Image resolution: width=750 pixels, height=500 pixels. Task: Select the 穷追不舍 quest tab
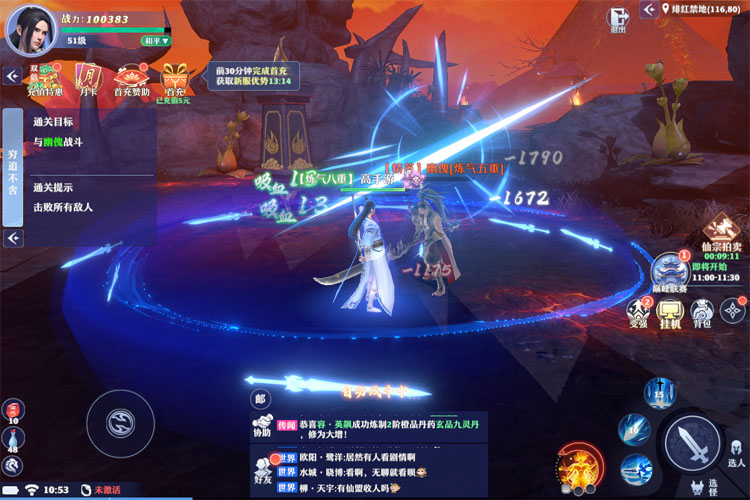[12, 168]
